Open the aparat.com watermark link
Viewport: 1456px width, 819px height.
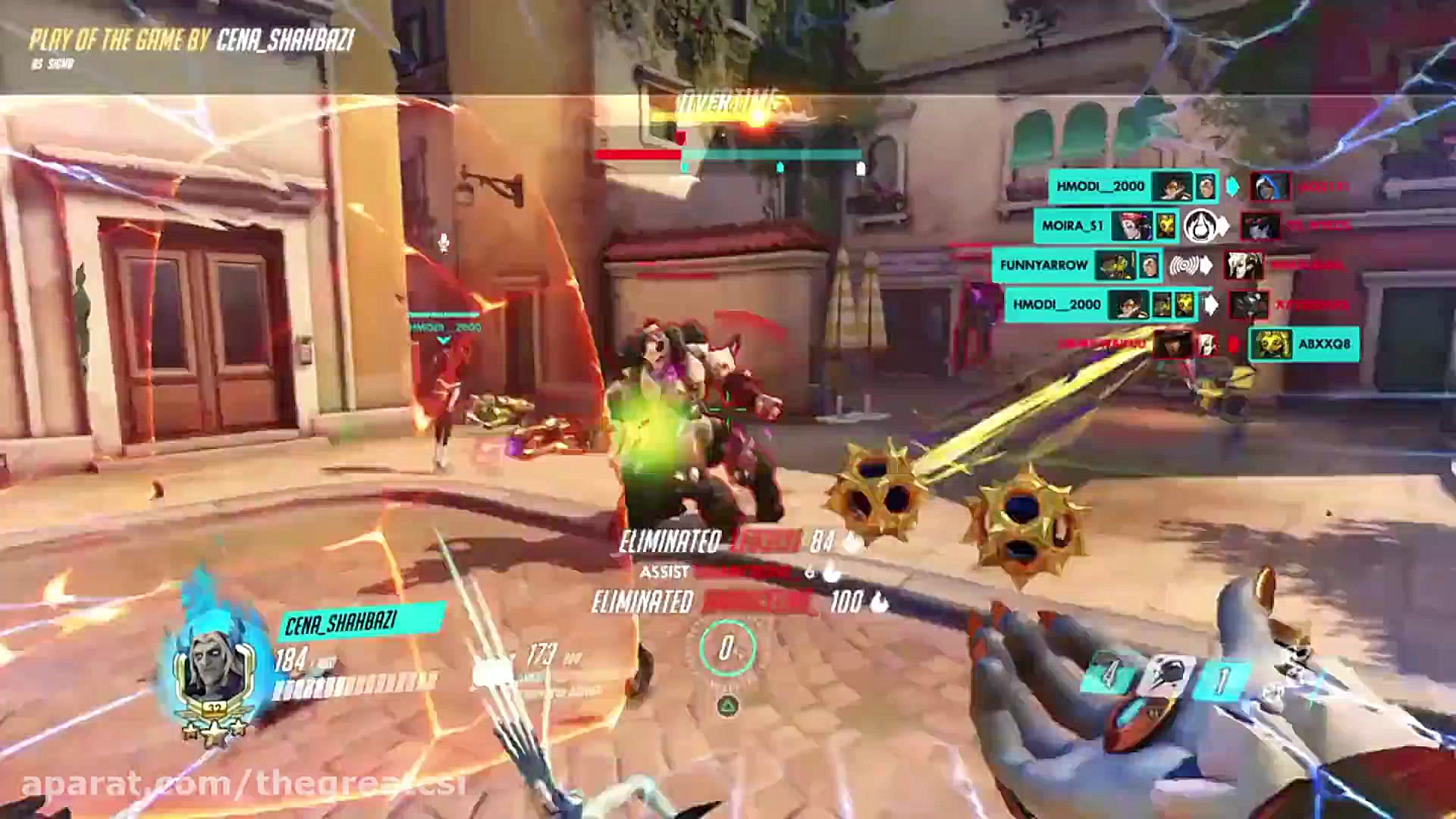tap(243, 785)
